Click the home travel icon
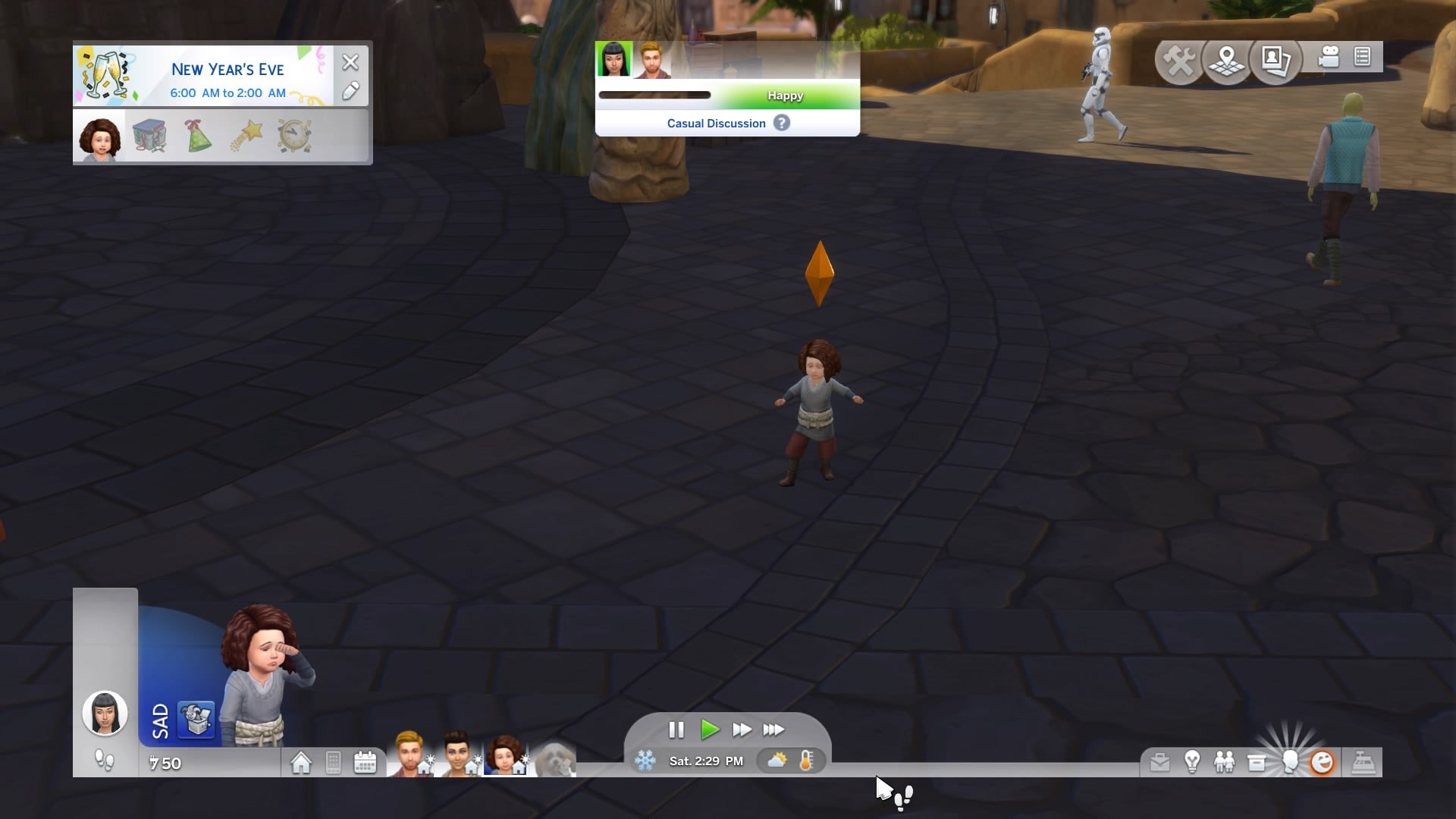This screenshot has height=819, width=1456. (x=301, y=762)
